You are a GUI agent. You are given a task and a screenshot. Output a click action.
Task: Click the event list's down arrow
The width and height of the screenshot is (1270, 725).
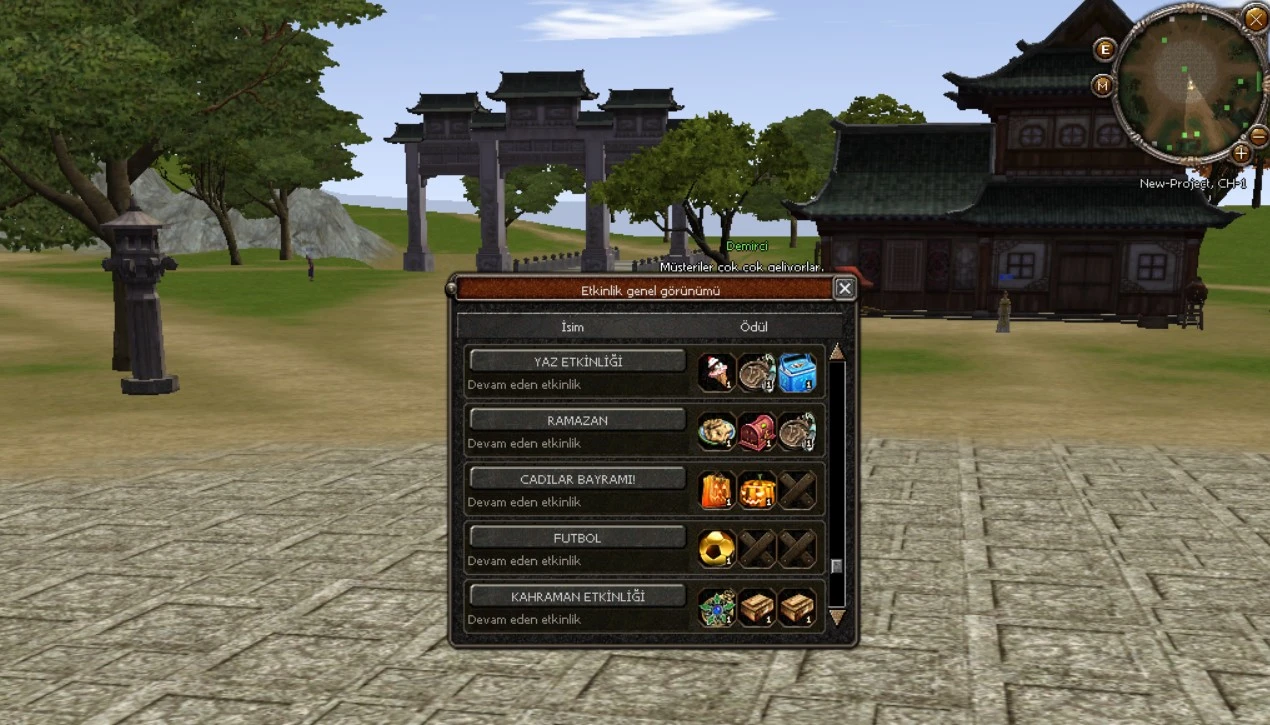(837, 617)
